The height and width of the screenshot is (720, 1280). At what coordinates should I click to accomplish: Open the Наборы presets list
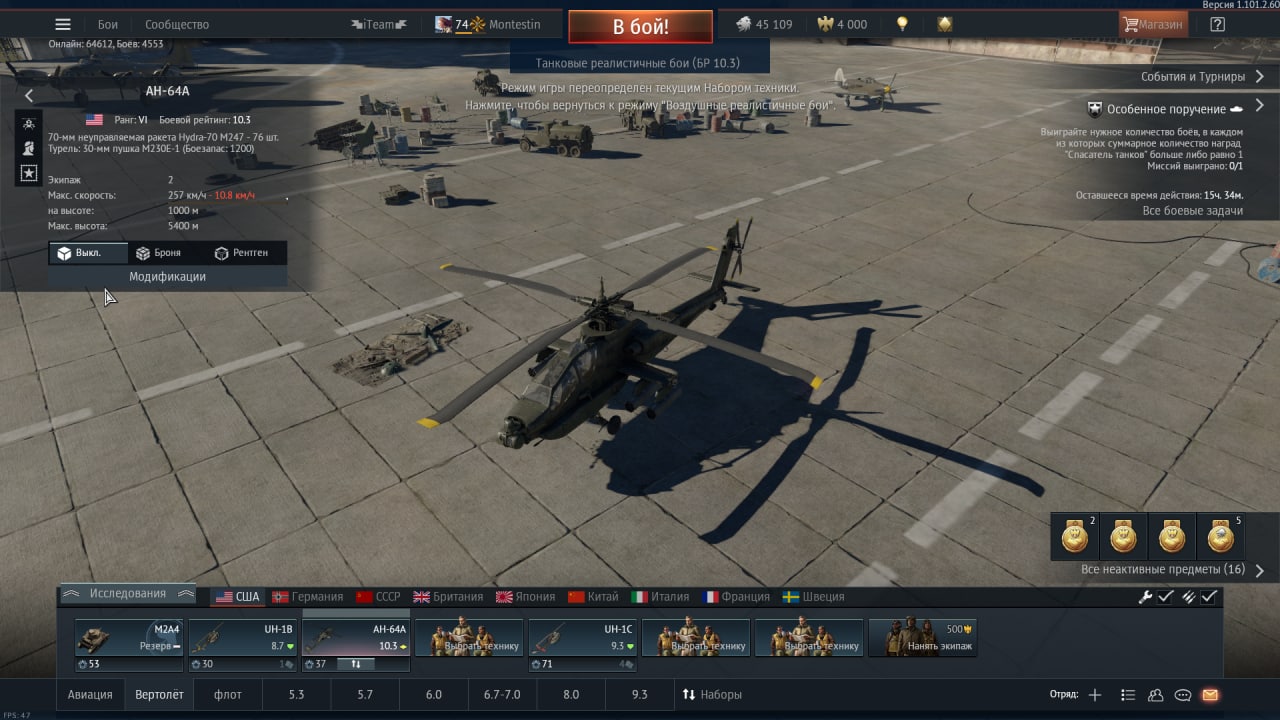coord(712,695)
